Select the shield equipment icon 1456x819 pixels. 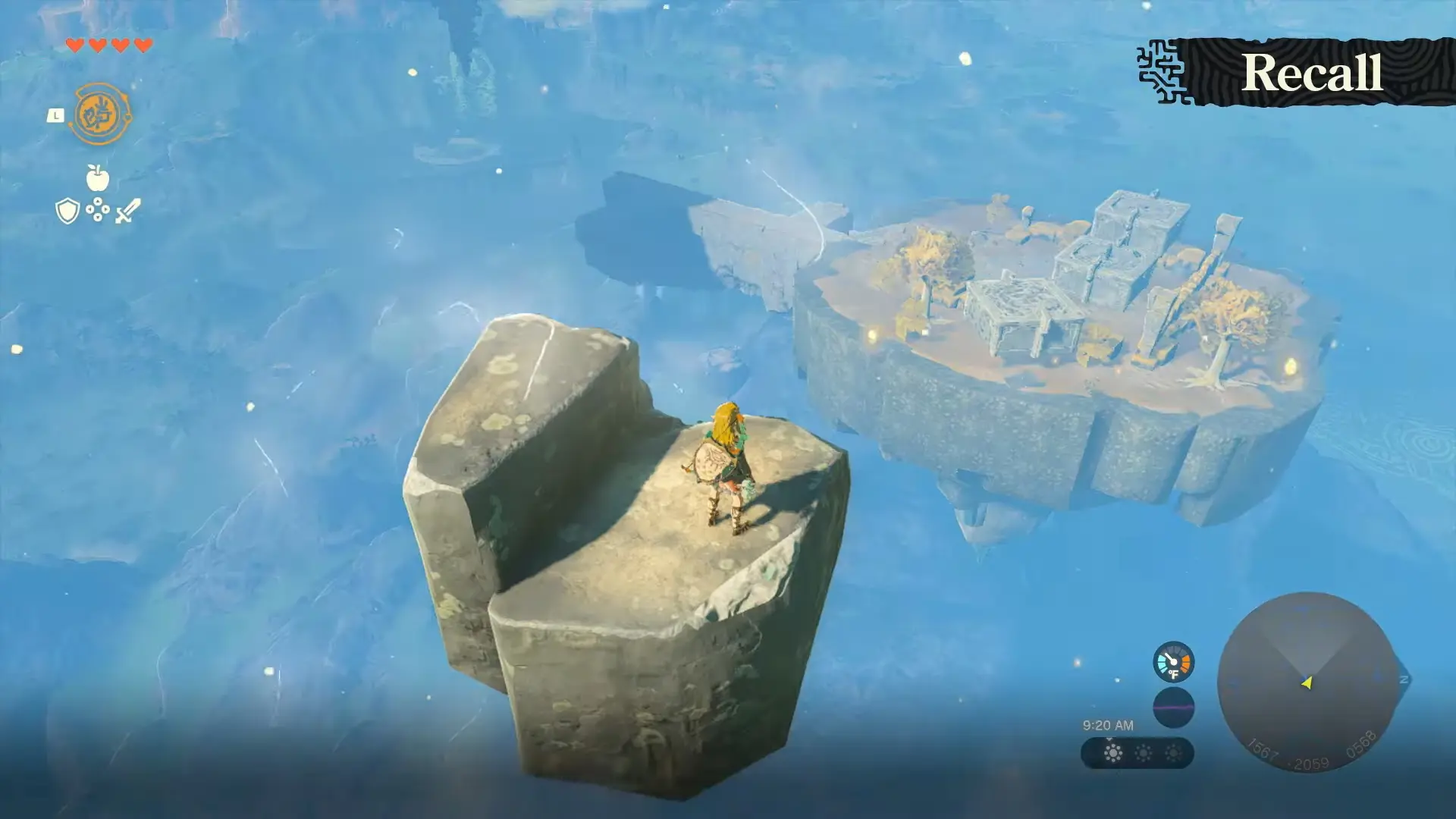tap(67, 209)
